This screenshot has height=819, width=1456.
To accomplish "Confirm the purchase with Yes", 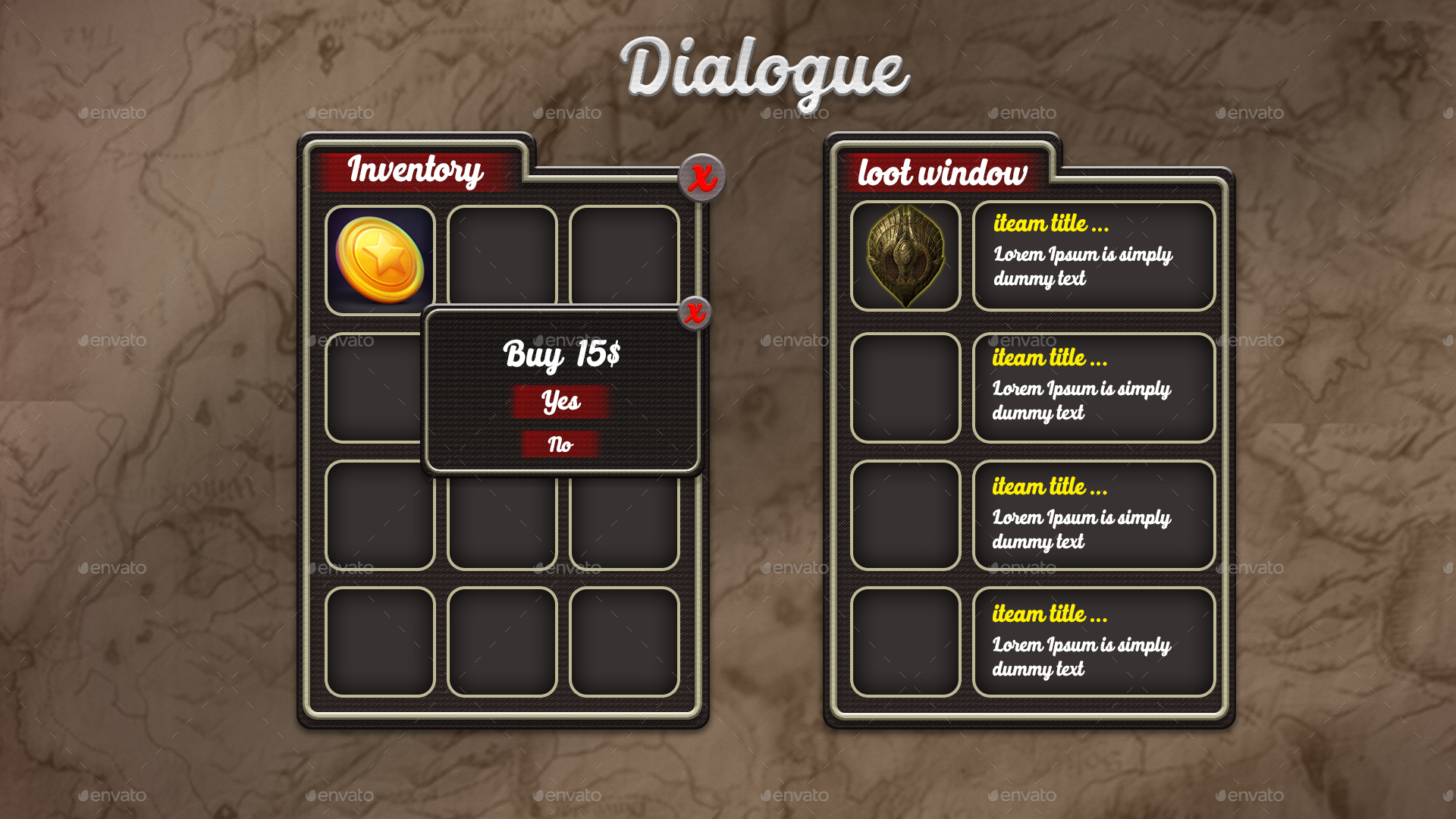I will tap(561, 403).
